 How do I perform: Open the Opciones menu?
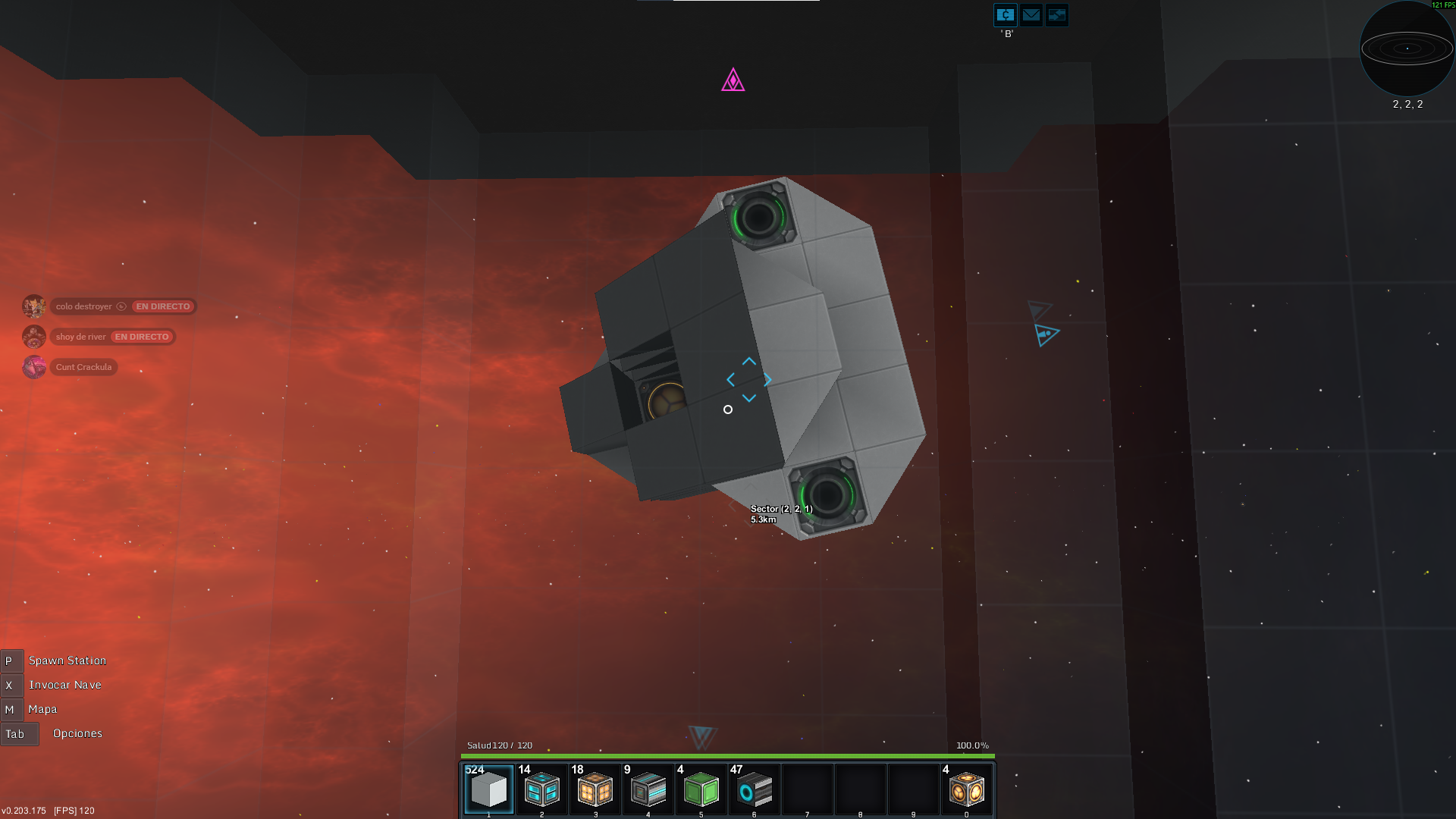point(77,733)
